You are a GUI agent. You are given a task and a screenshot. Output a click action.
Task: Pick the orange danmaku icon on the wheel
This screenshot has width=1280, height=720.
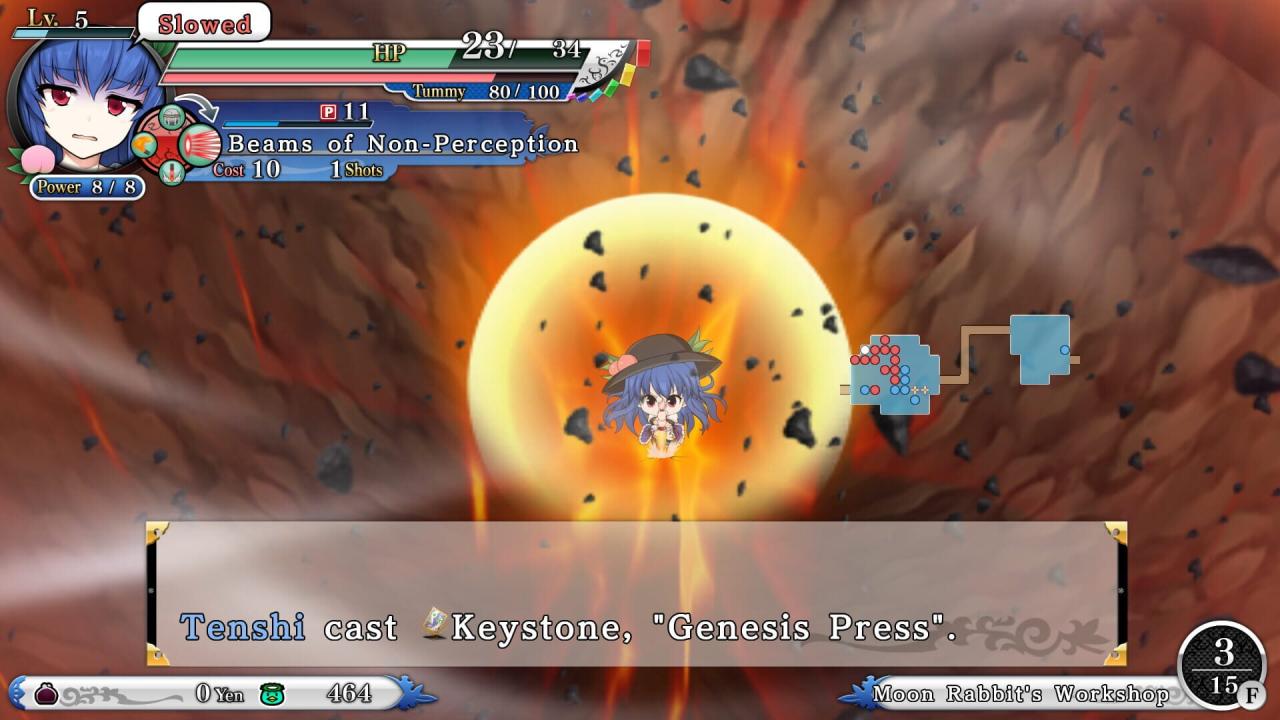142,147
